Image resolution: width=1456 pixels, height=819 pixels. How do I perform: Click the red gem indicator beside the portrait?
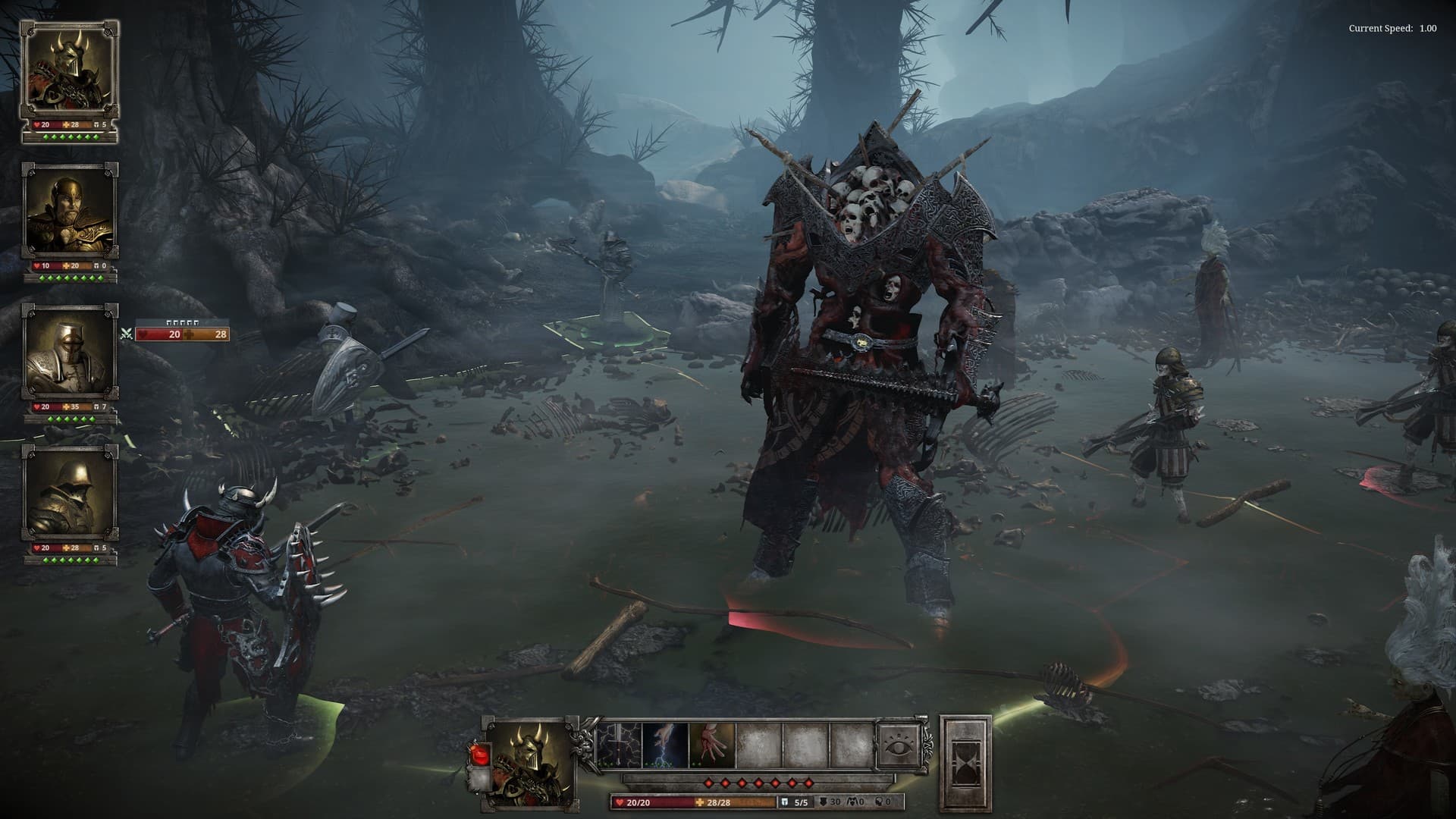[x=479, y=754]
